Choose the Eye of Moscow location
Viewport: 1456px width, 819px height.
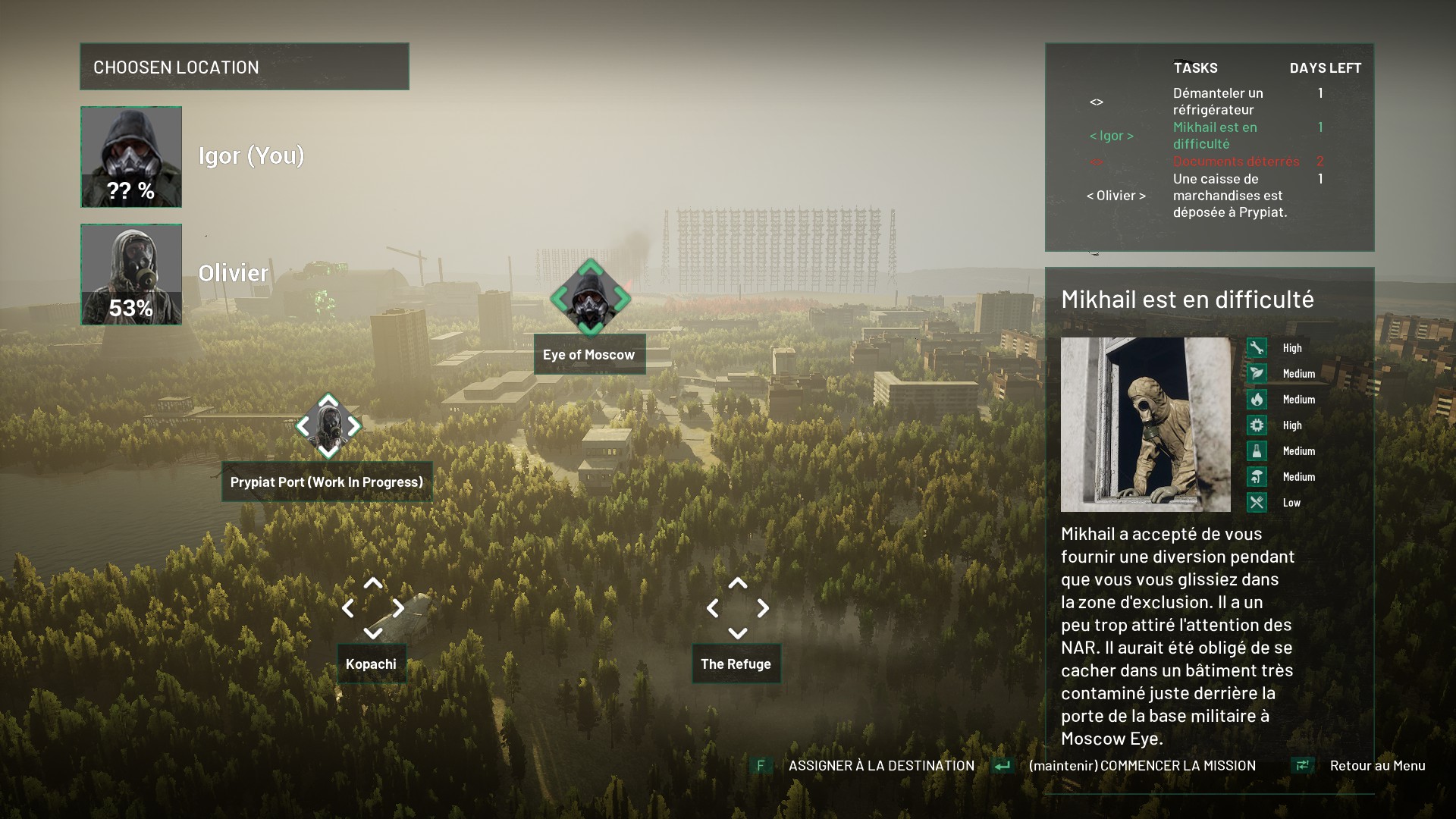(590, 299)
